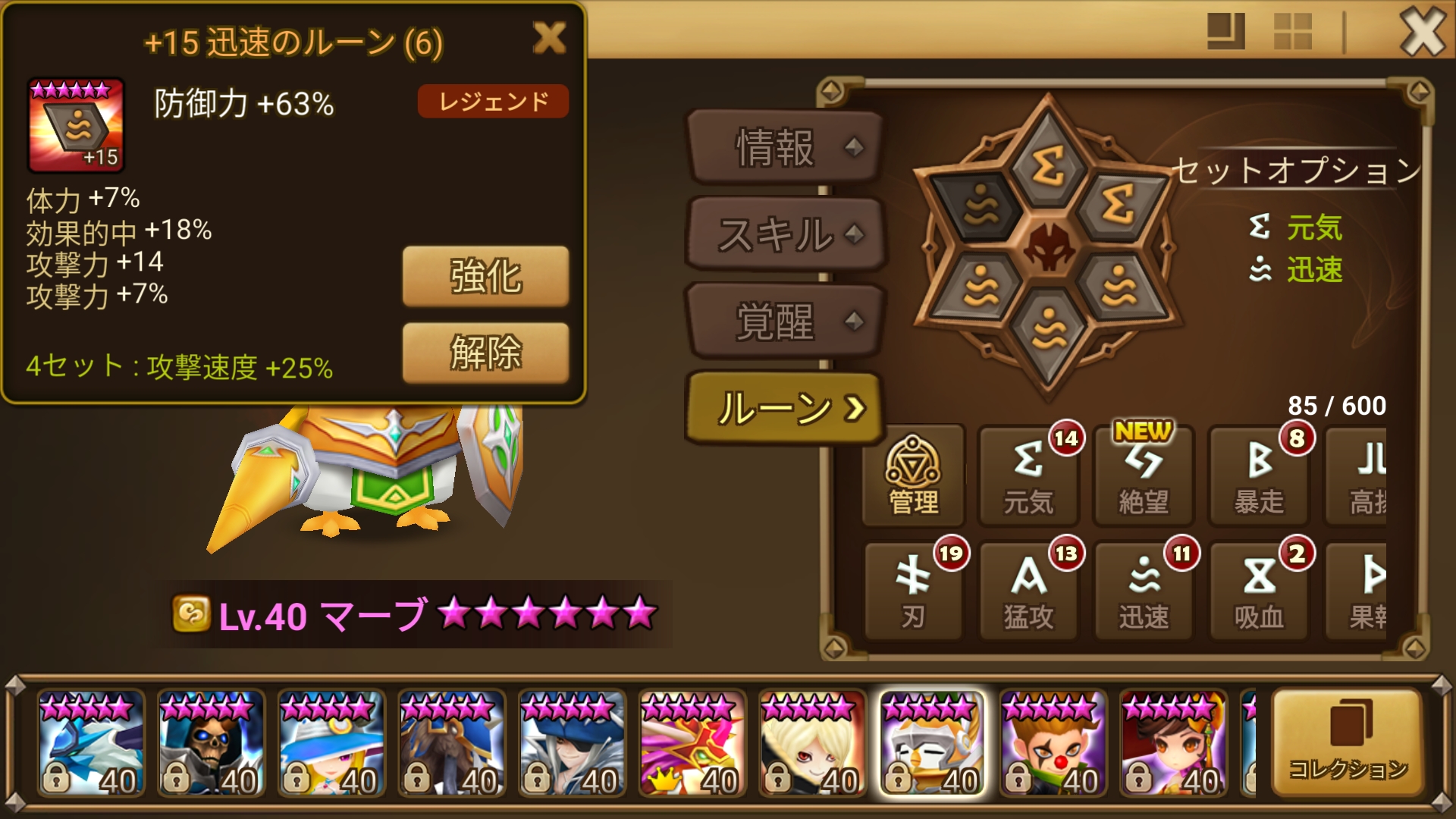Viewport: 1456px width, 819px height.
Task: Select the 吸血 rune filter icon
Action: tap(1258, 590)
